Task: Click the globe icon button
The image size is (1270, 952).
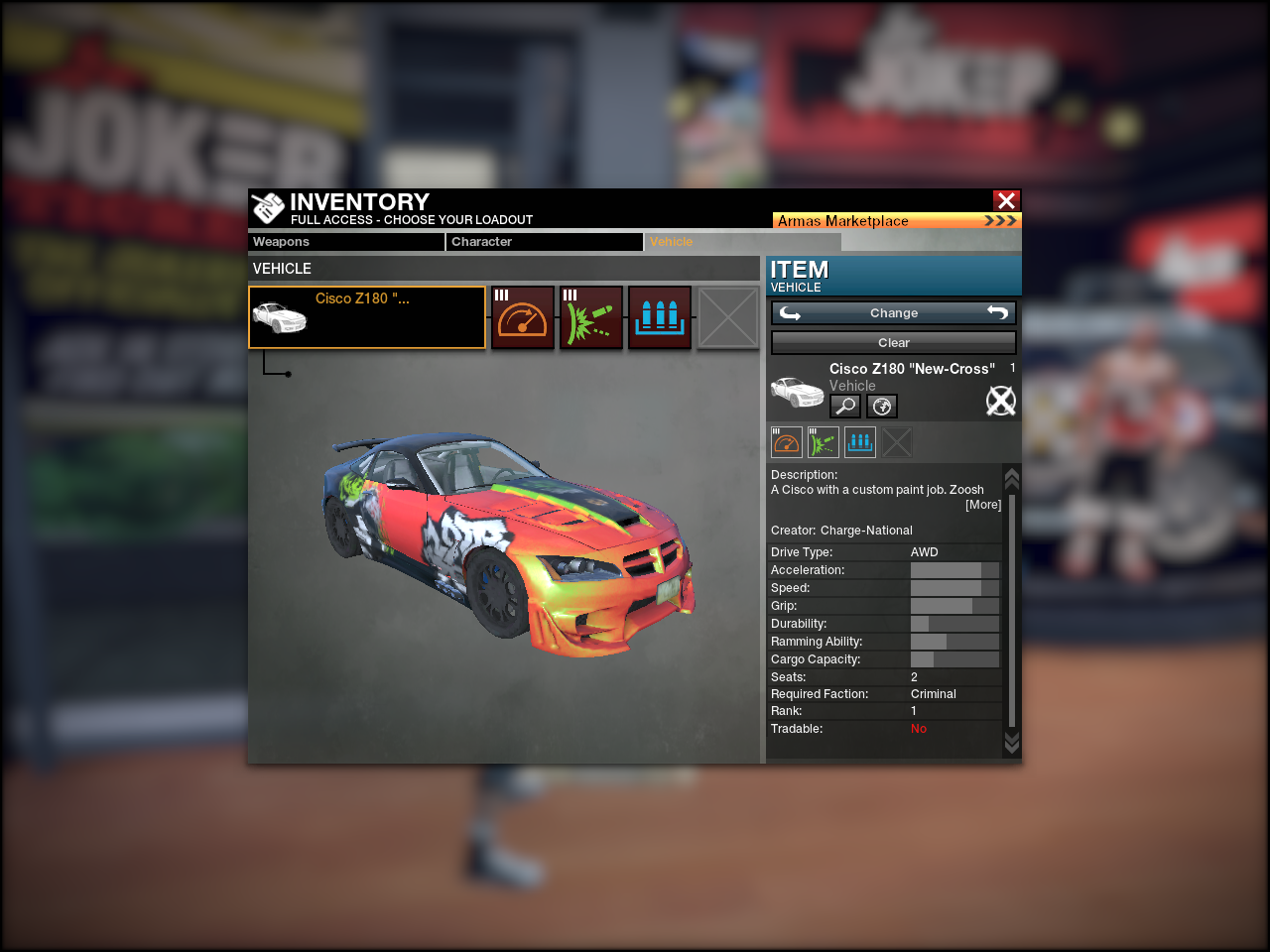Action: [882, 406]
